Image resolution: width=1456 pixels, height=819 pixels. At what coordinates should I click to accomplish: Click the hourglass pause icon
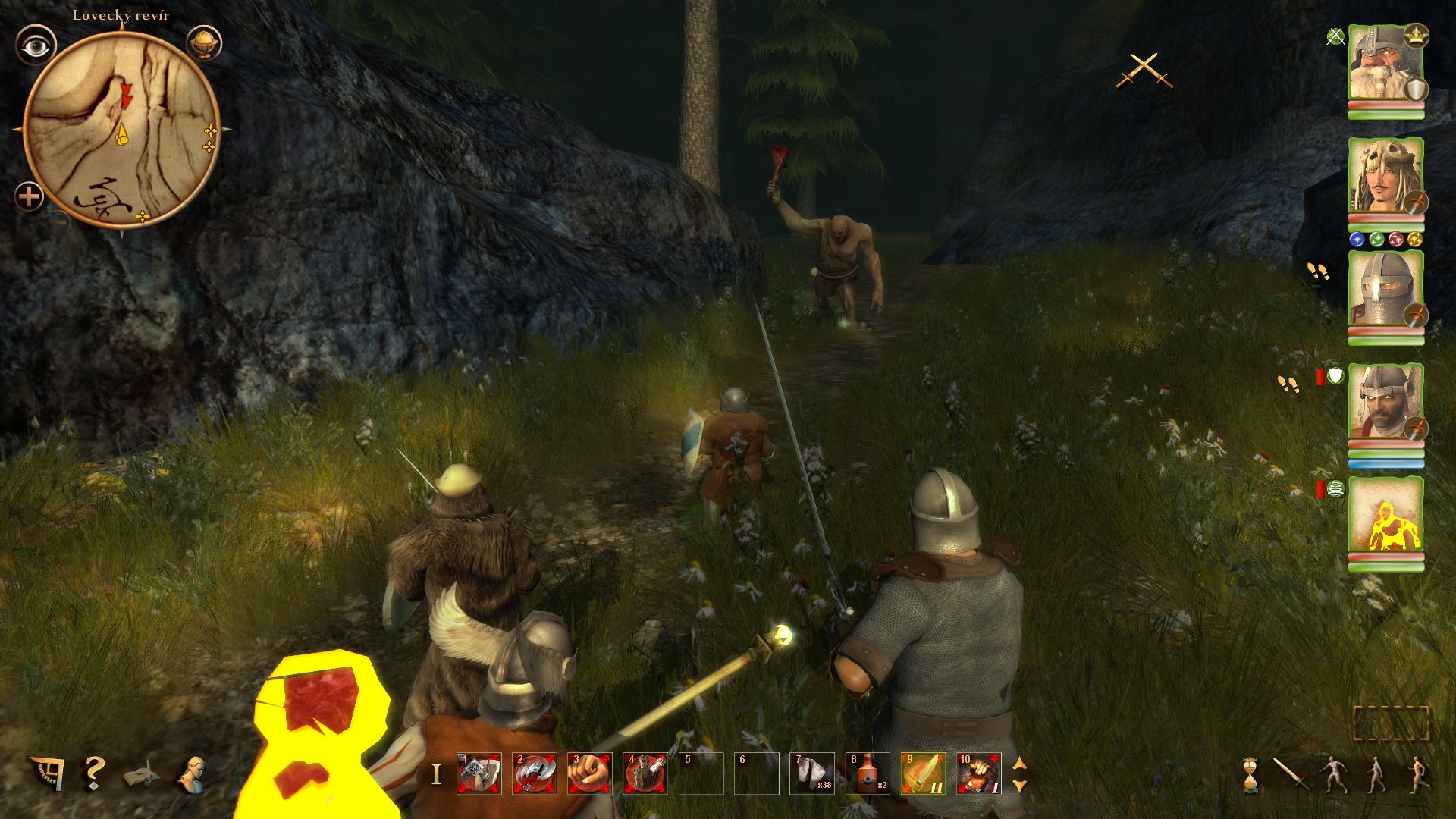coord(1250,776)
